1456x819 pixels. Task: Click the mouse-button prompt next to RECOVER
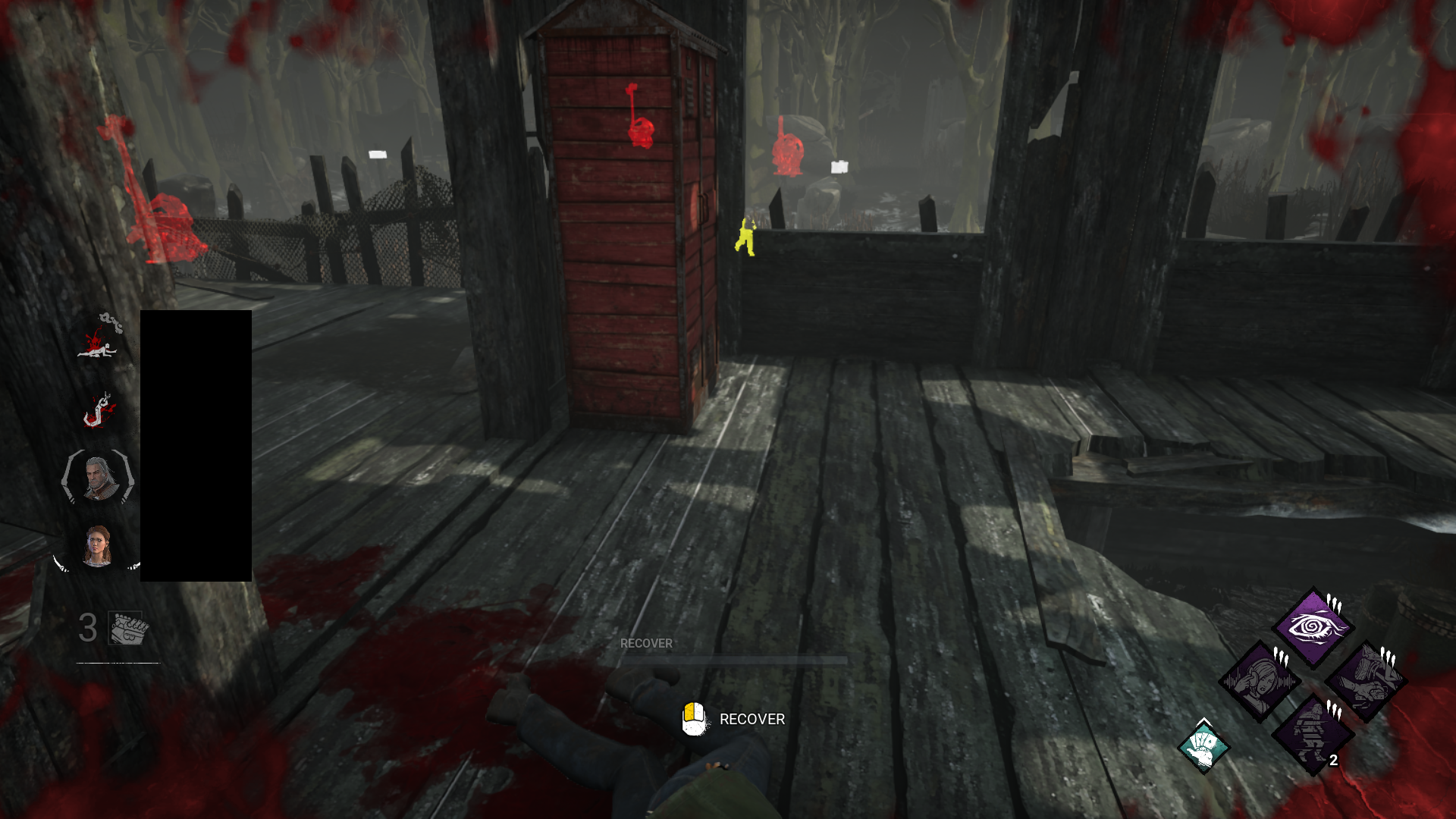[x=695, y=719]
